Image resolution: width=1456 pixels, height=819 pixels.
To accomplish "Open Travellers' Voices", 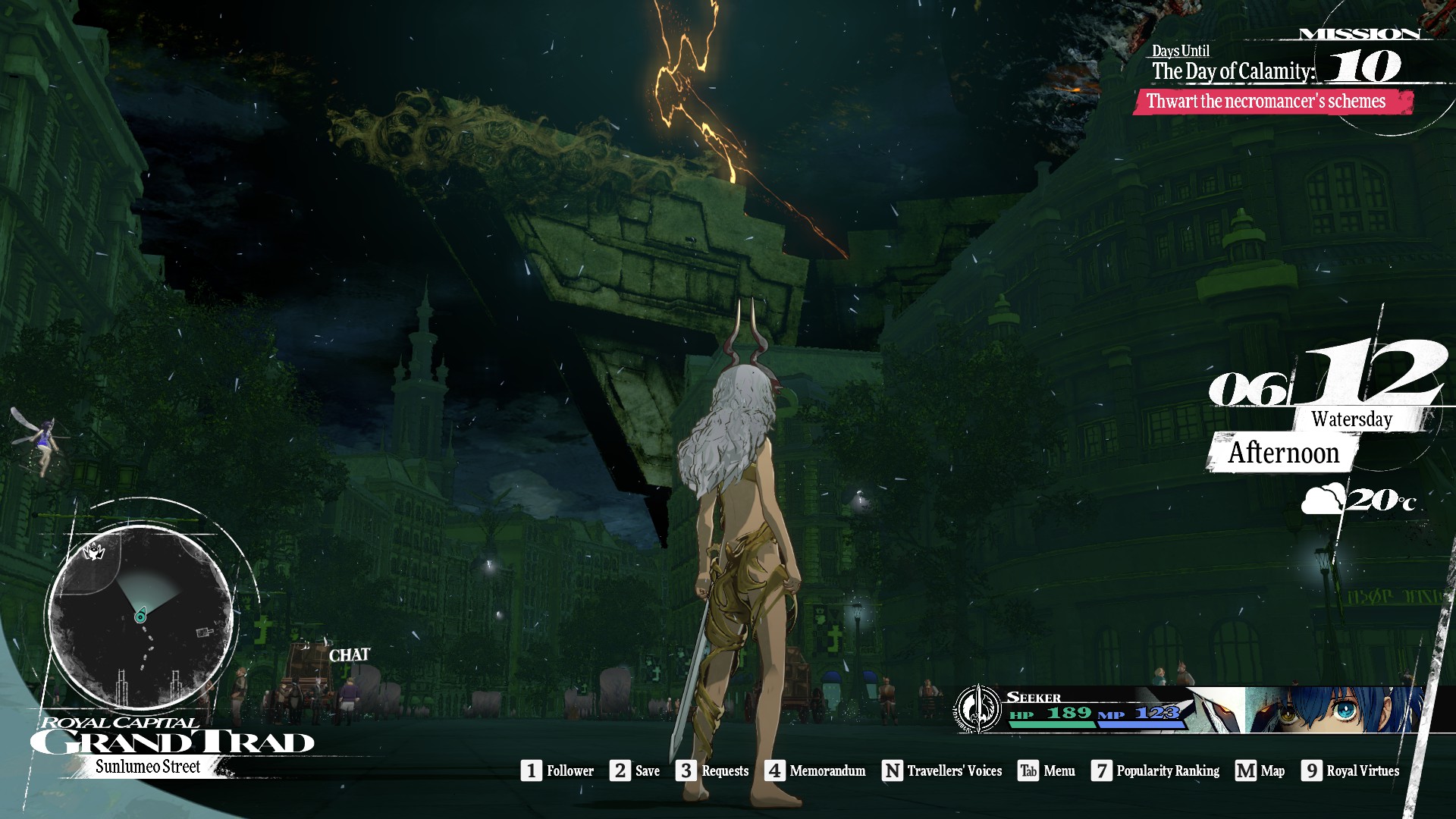I will pyautogui.click(x=942, y=770).
